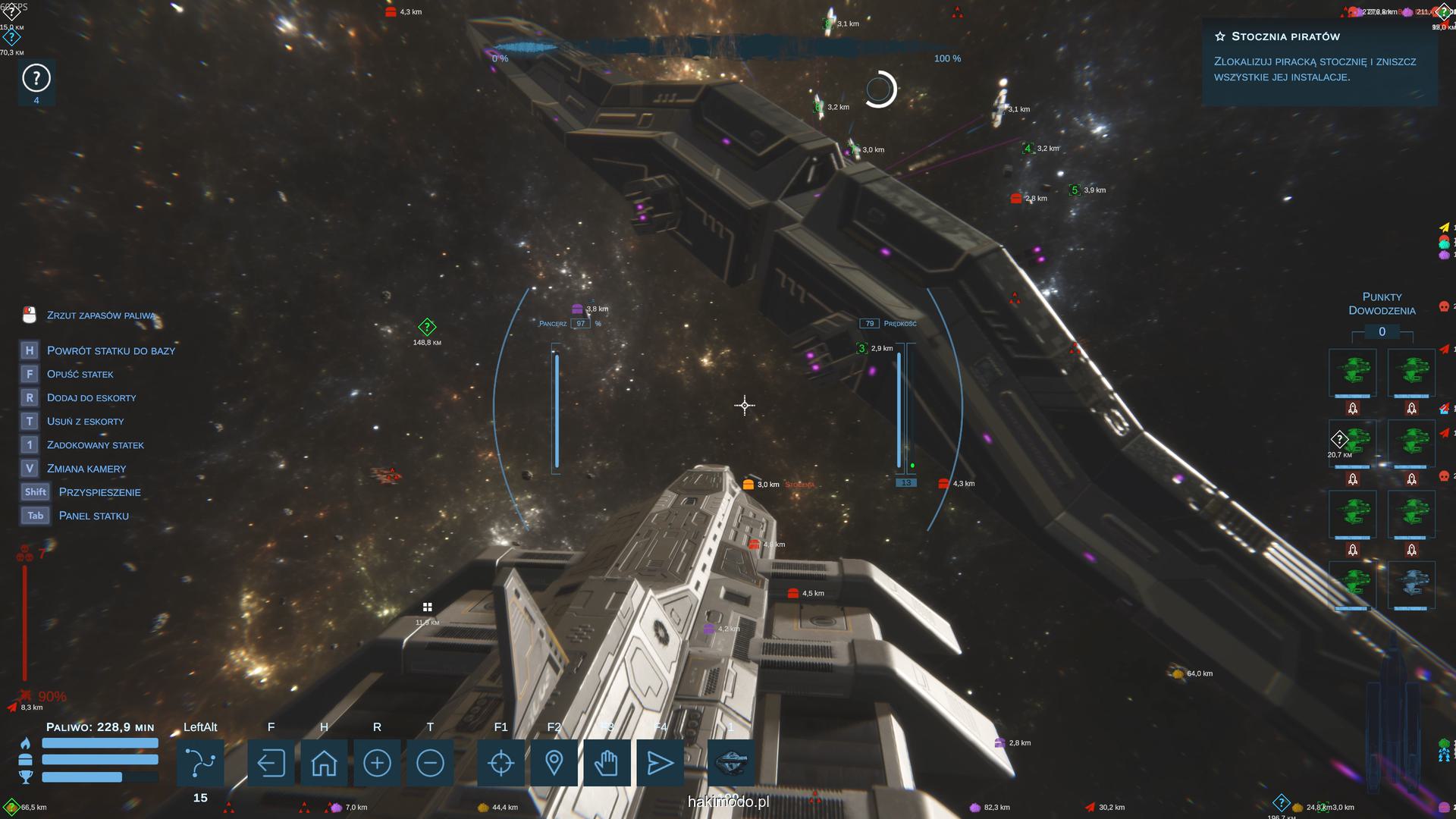Activate the hand hold-position order
The image size is (1456, 819).
click(x=607, y=763)
